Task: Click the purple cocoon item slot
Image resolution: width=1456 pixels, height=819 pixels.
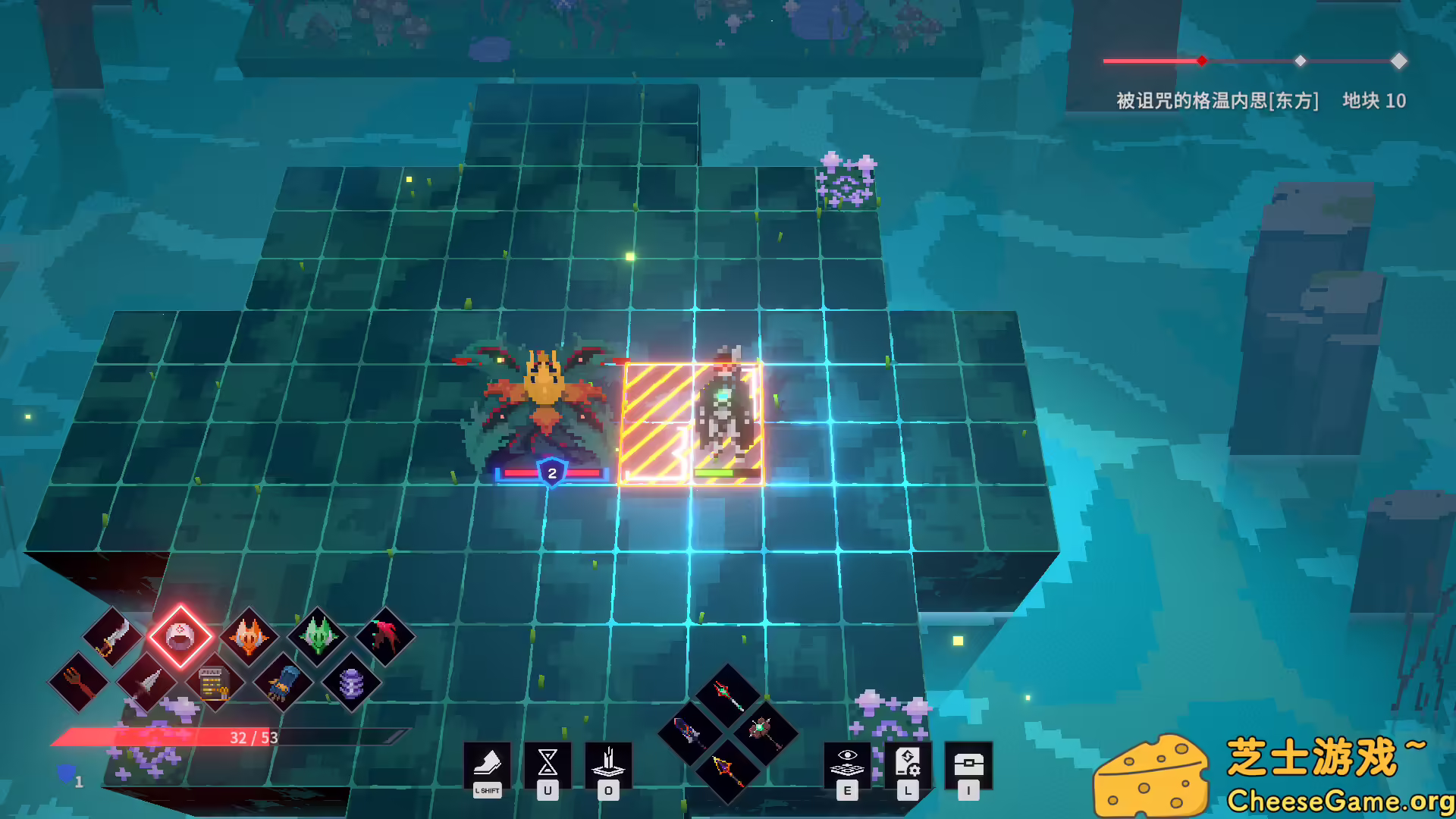Action: coord(351,684)
